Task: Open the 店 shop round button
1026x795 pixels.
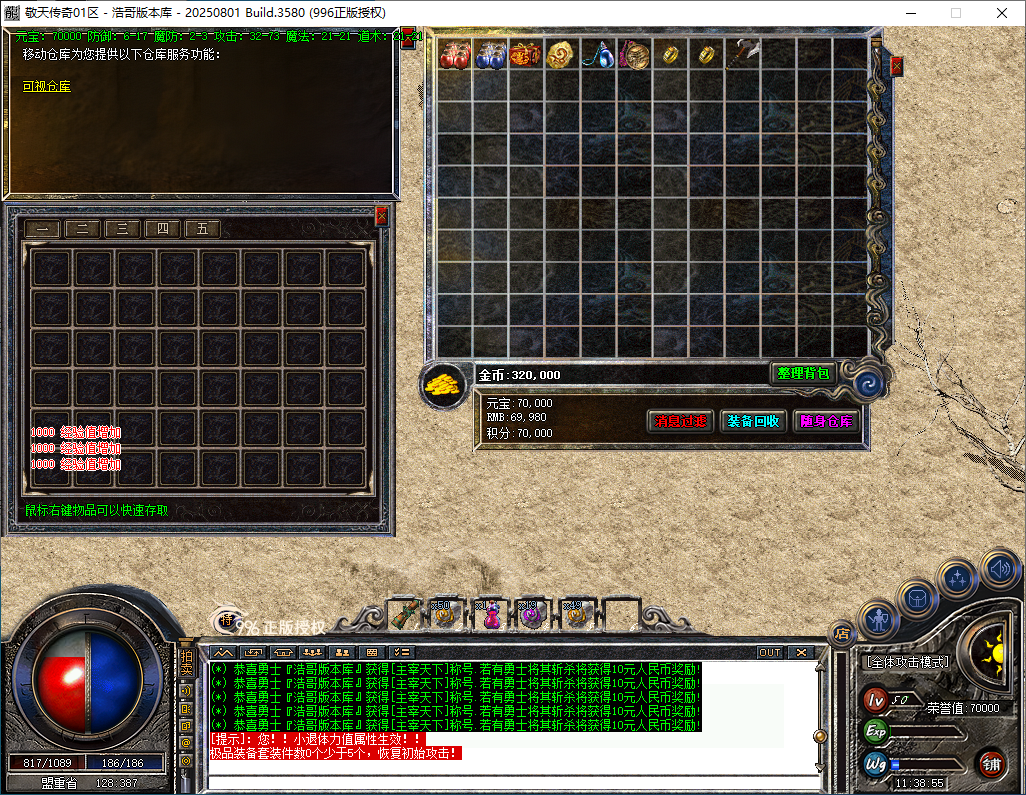Action: [842, 632]
